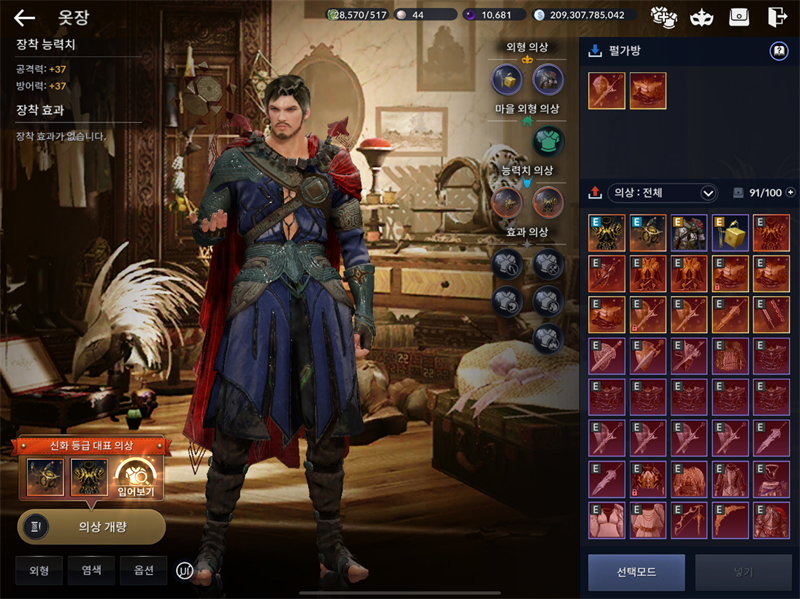This screenshot has width=800, height=599.
Task: Expand the 의상 : 전체 filter dropdown
Action: (x=709, y=193)
